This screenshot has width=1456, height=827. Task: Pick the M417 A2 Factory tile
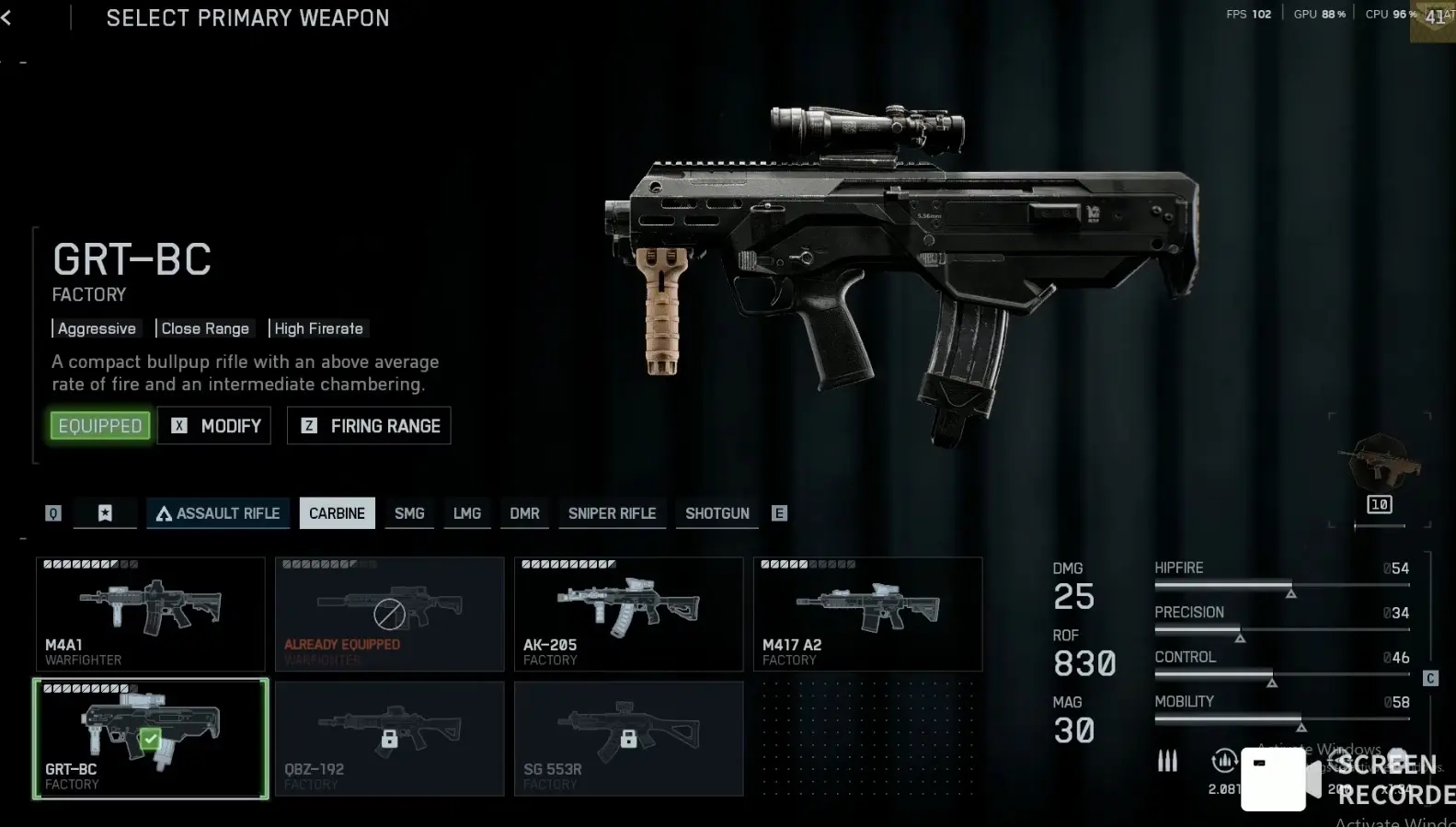click(x=867, y=614)
